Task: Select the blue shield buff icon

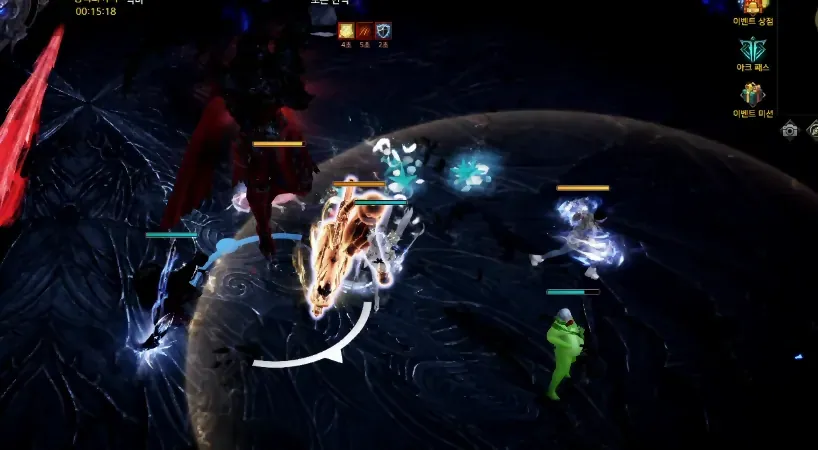Action: pos(383,31)
